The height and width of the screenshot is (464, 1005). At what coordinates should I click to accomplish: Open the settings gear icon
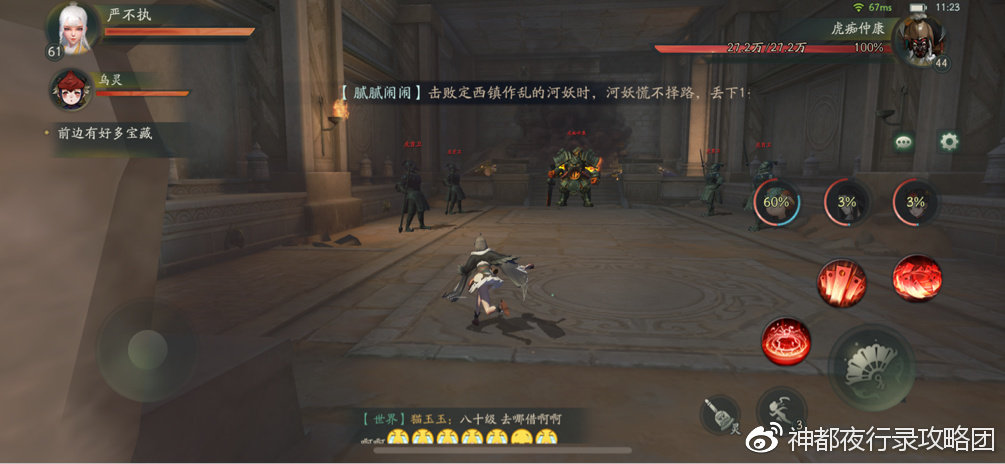[948, 141]
